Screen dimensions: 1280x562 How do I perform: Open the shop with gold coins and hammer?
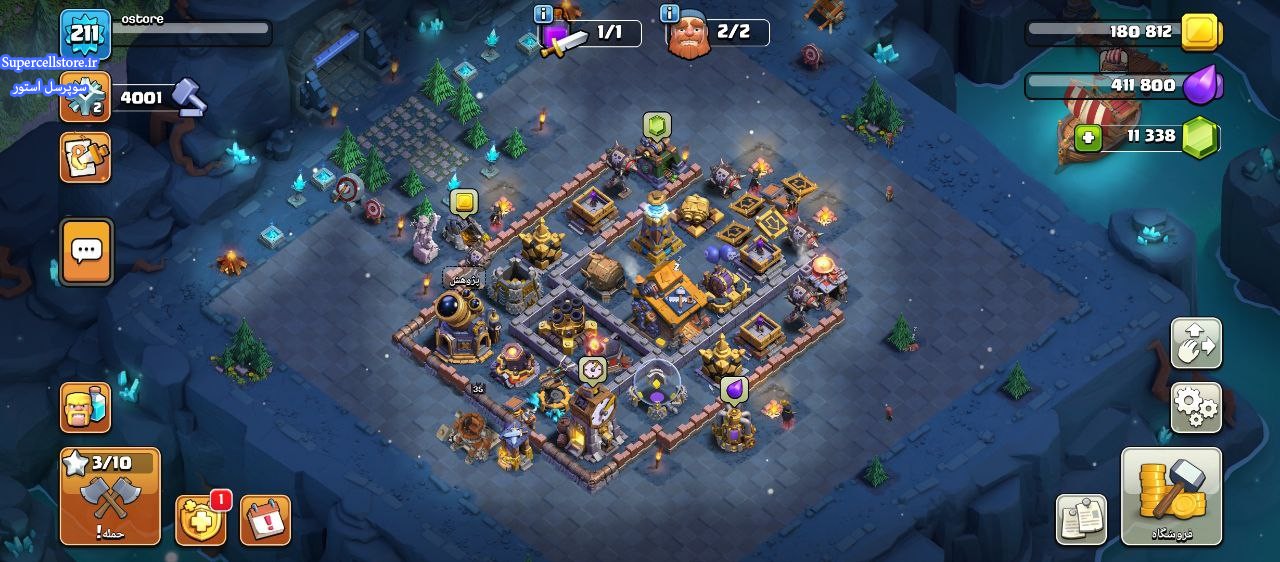1171,496
